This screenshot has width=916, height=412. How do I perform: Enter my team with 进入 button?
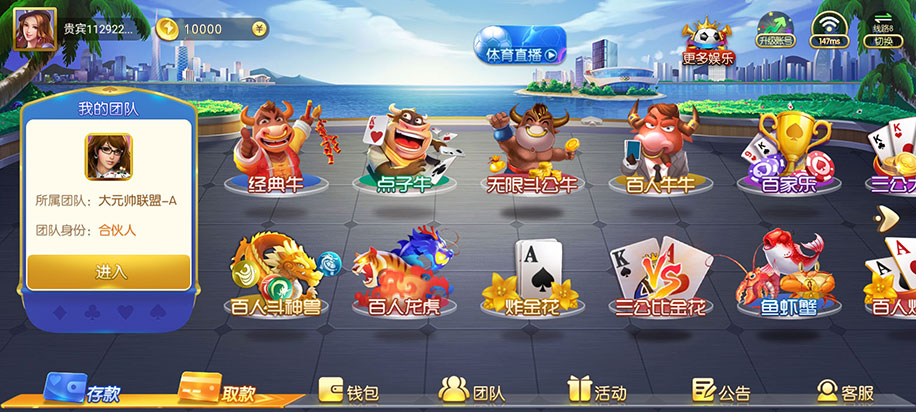tap(109, 271)
